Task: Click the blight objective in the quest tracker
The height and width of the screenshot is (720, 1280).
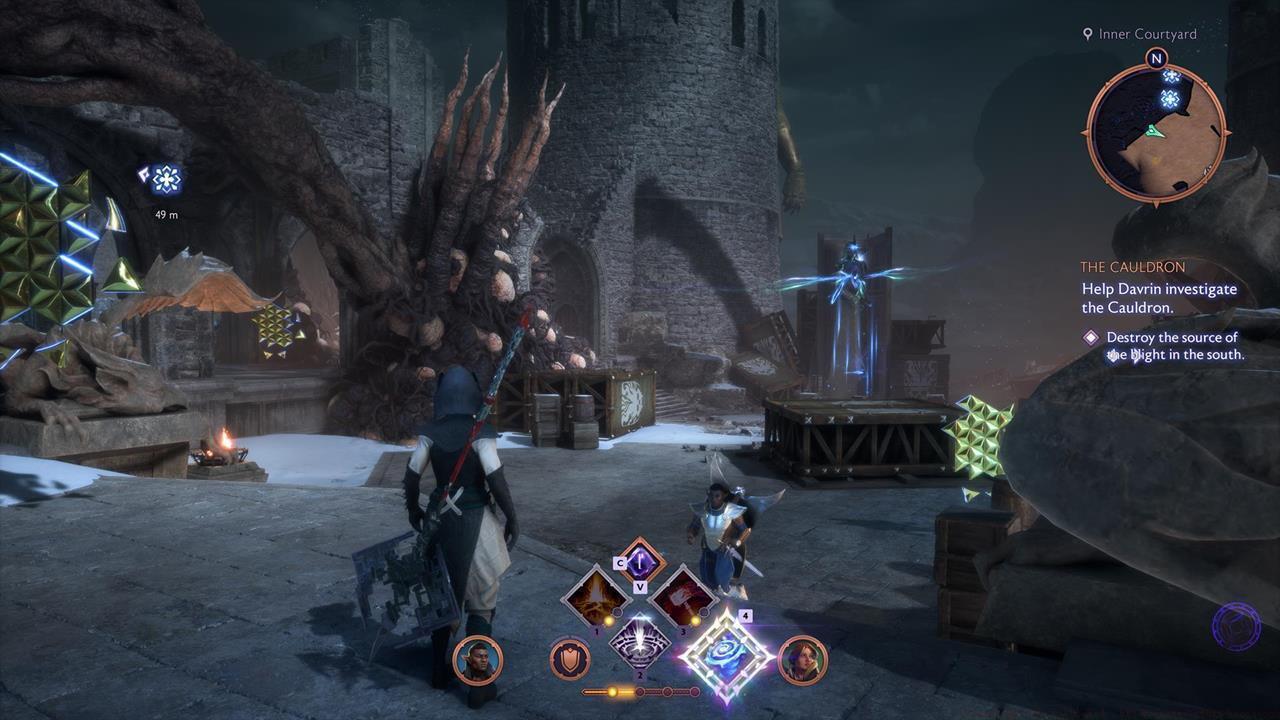Action: (x=1174, y=346)
